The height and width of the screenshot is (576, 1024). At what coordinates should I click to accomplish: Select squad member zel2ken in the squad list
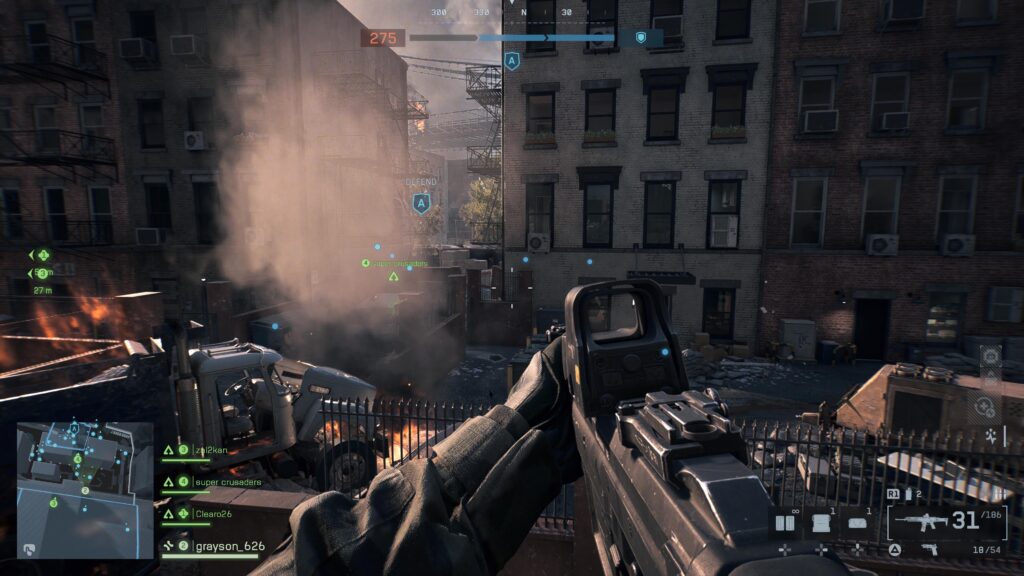[213, 450]
